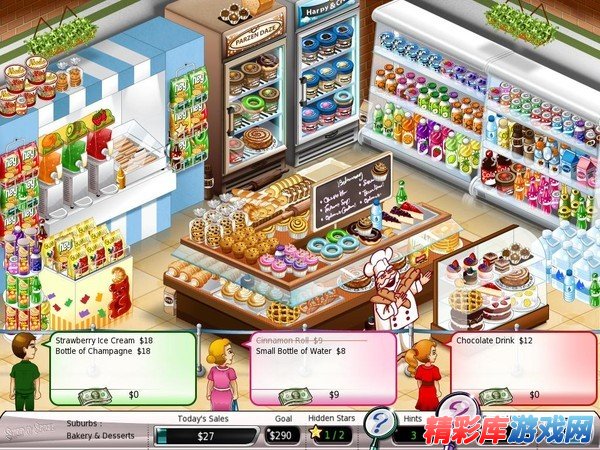Collect cash in the pink $9 order panel

[x=294, y=396]
